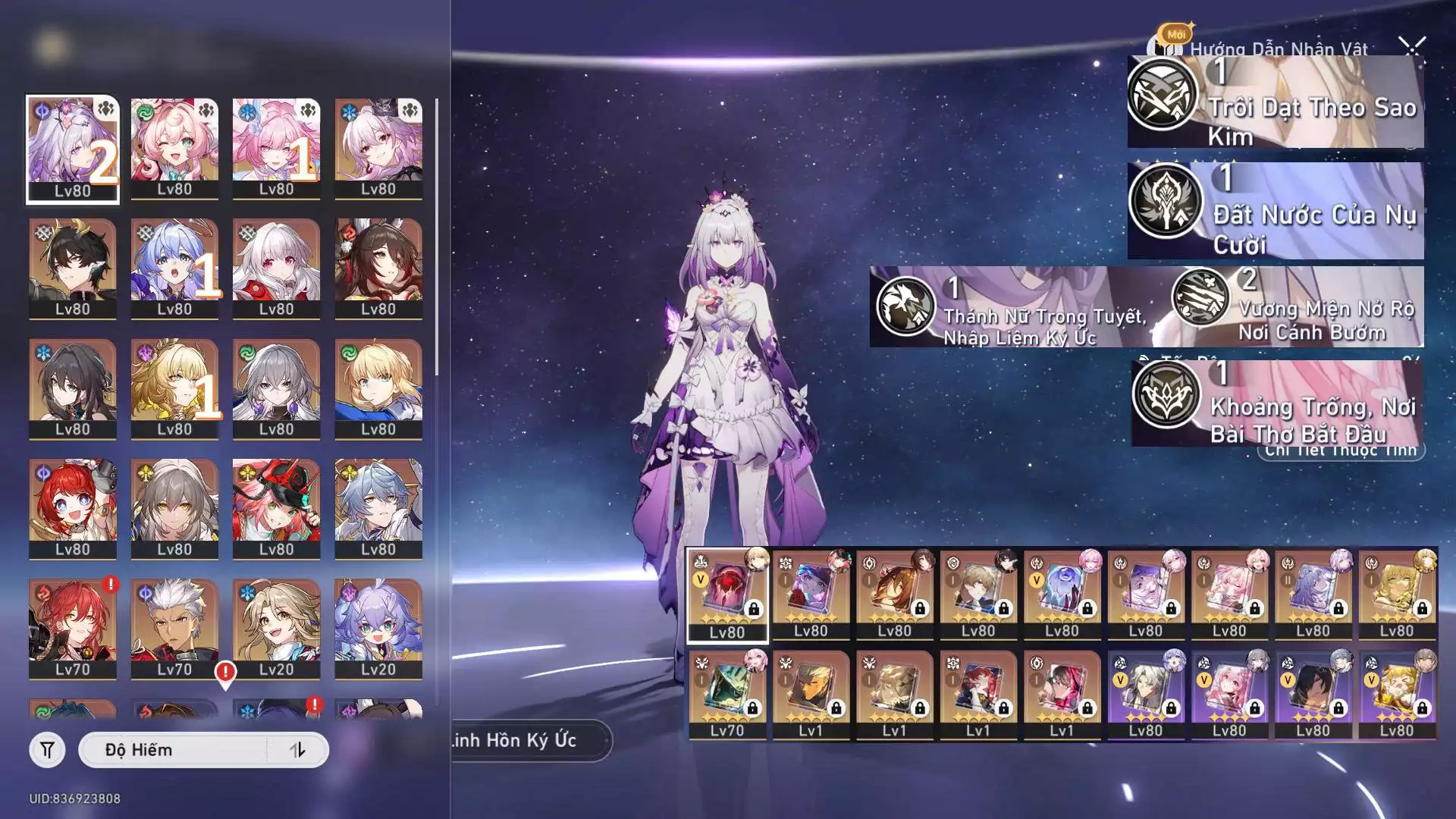Open the Linh Hồn Ký Ức button
The height and width of the screenshot is (819, 1456).
tap(525, 740)
